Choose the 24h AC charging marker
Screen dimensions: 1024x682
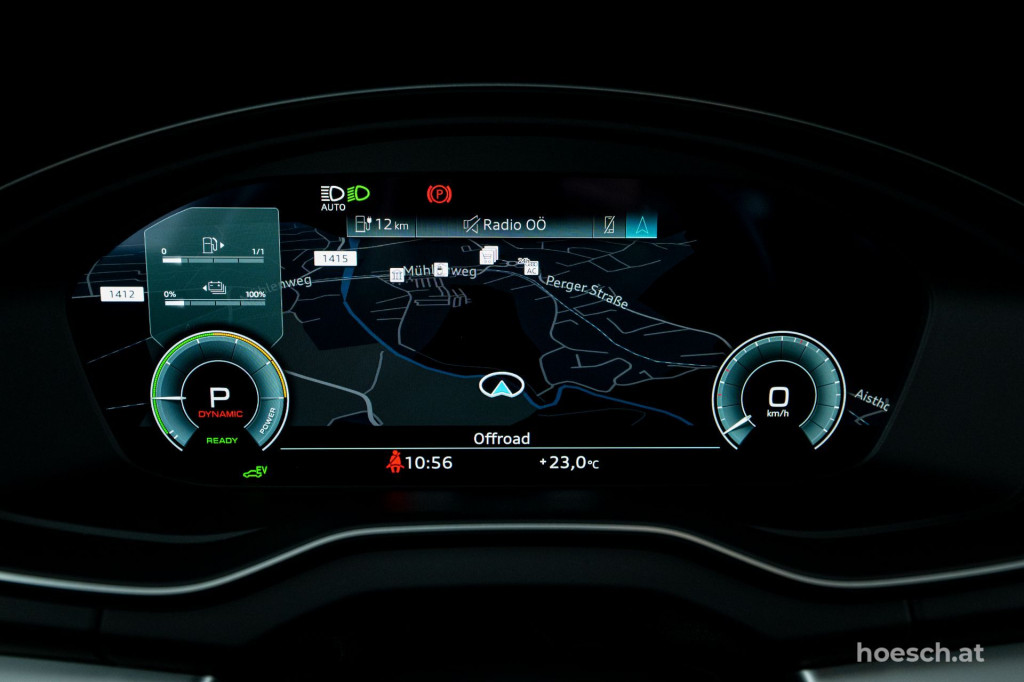click(x=530, y=266)
